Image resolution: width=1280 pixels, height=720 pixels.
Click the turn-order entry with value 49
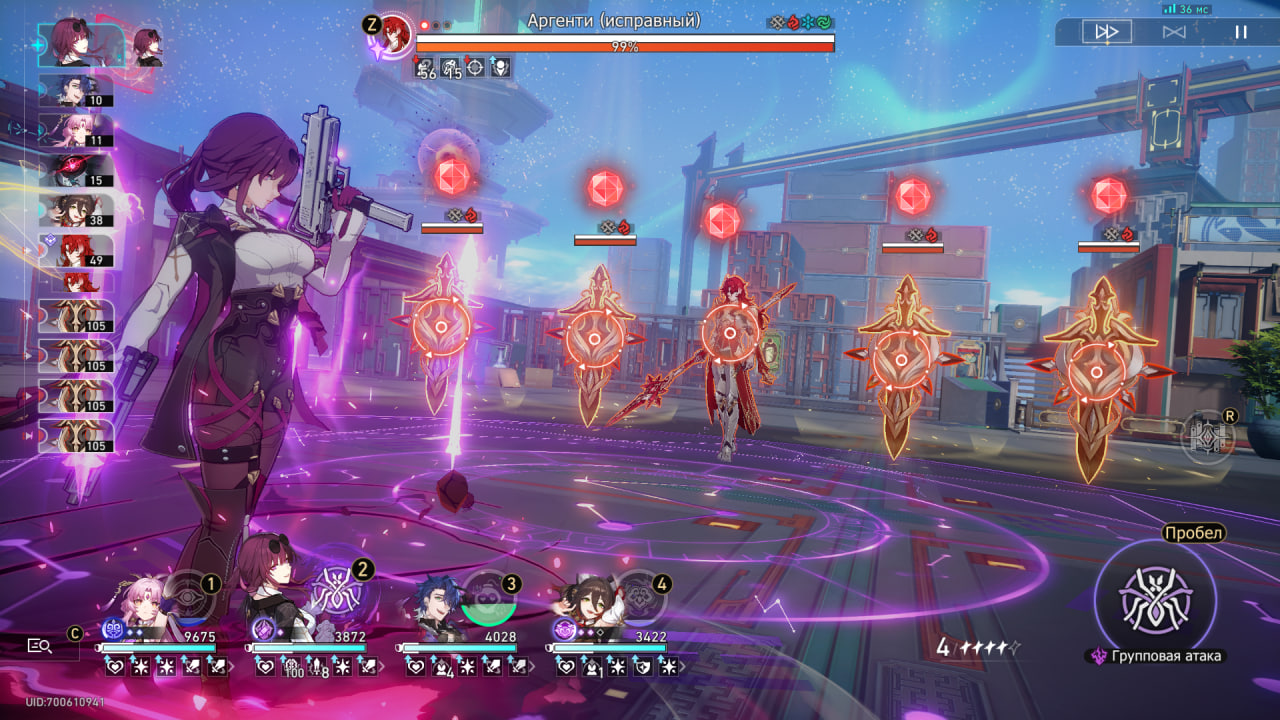coord(76,250)
